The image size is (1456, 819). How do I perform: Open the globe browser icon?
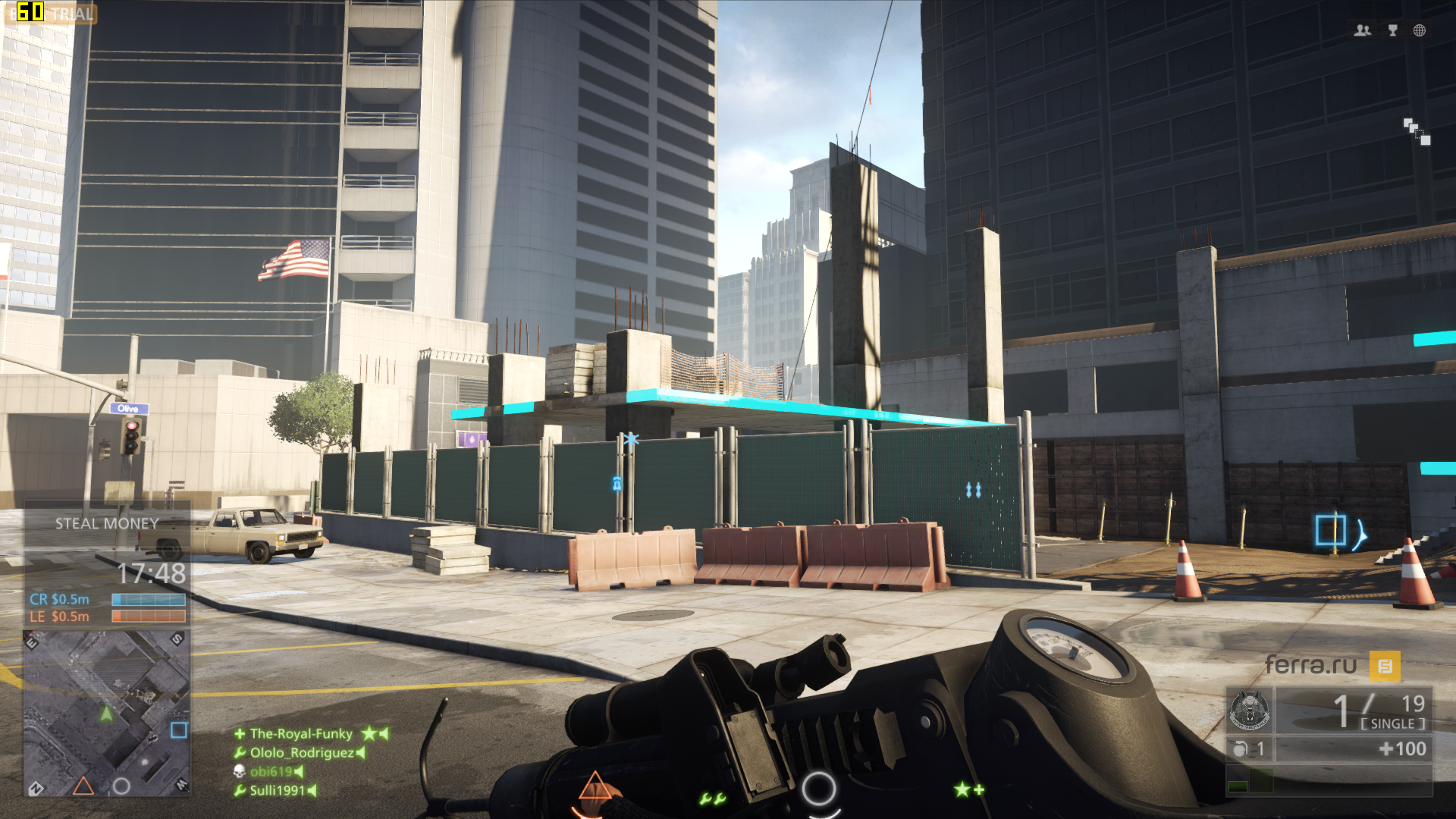(x=1420, y=30)
